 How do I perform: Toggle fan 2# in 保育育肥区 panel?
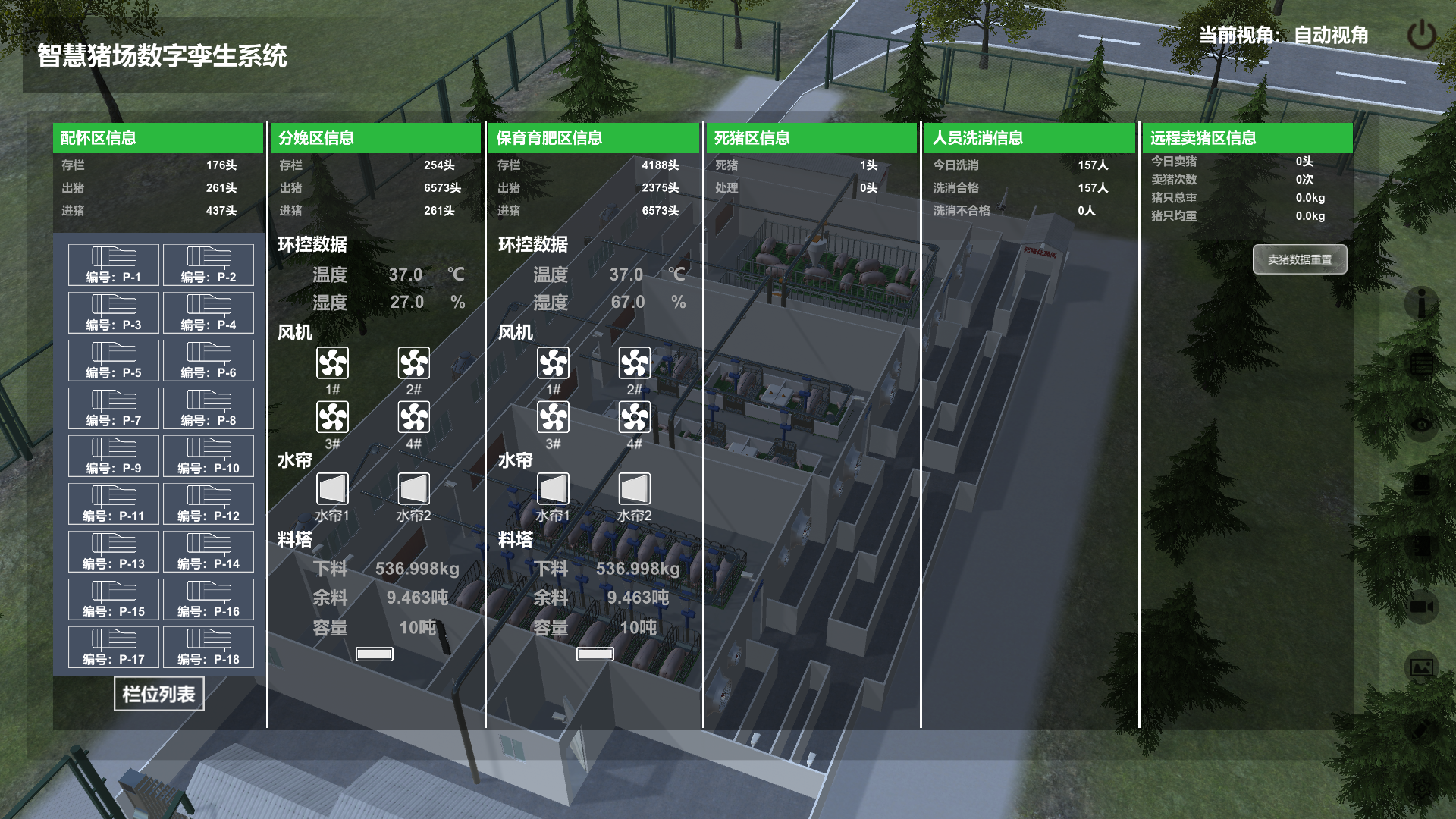click(x=635, y=363)
